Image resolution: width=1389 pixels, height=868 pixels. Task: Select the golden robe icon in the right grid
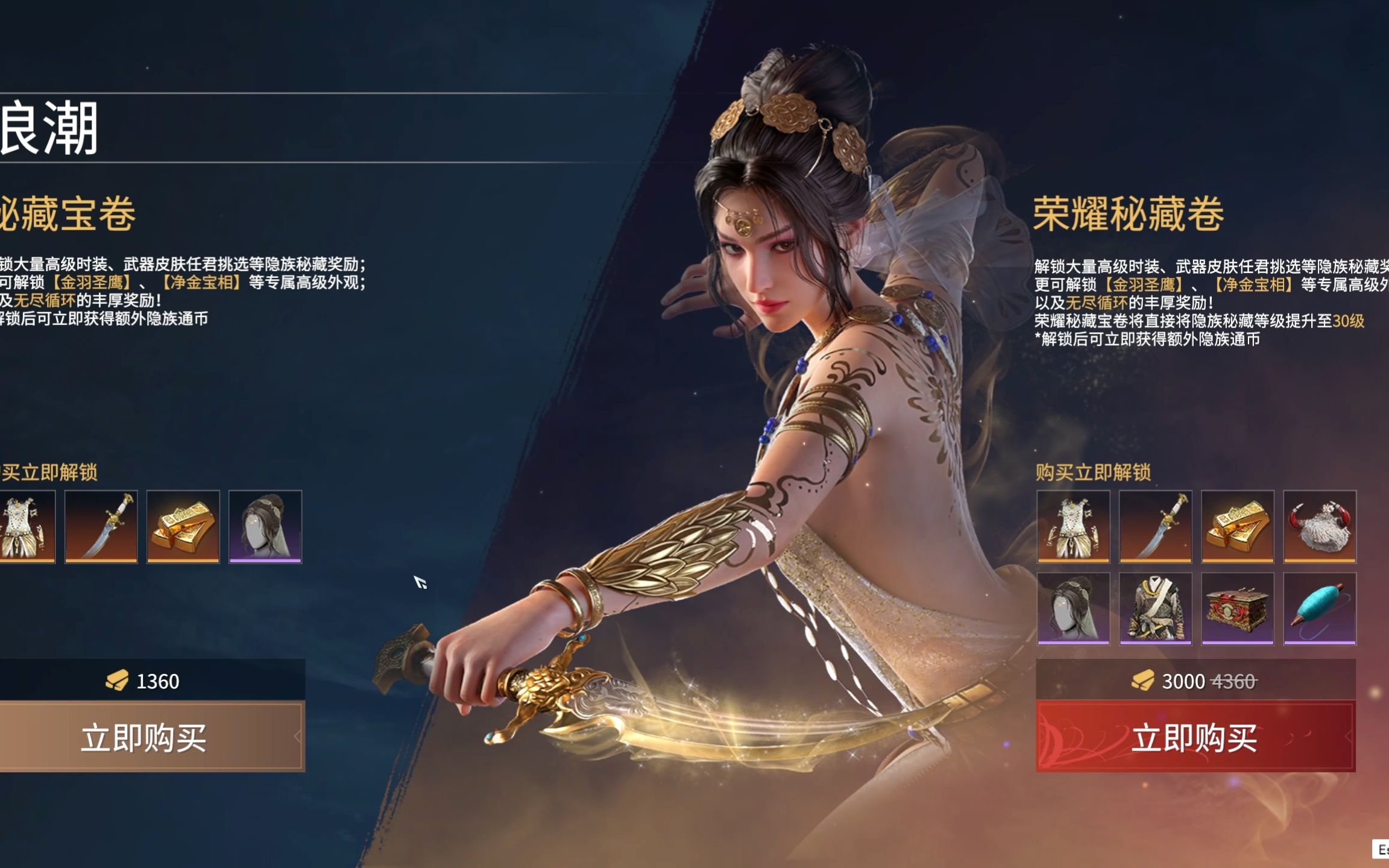pyautogui.click(x=1155, y=609)
